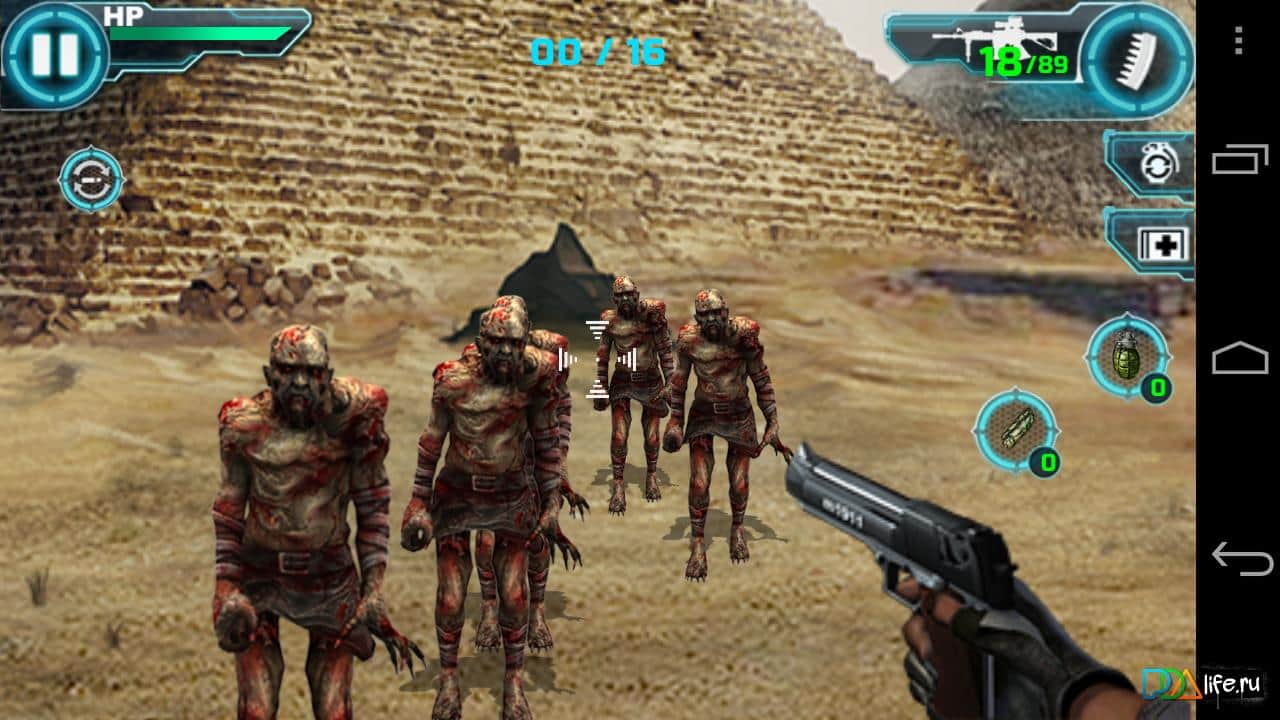Open the Android three-dot overflow menu

coord(1238,41)
